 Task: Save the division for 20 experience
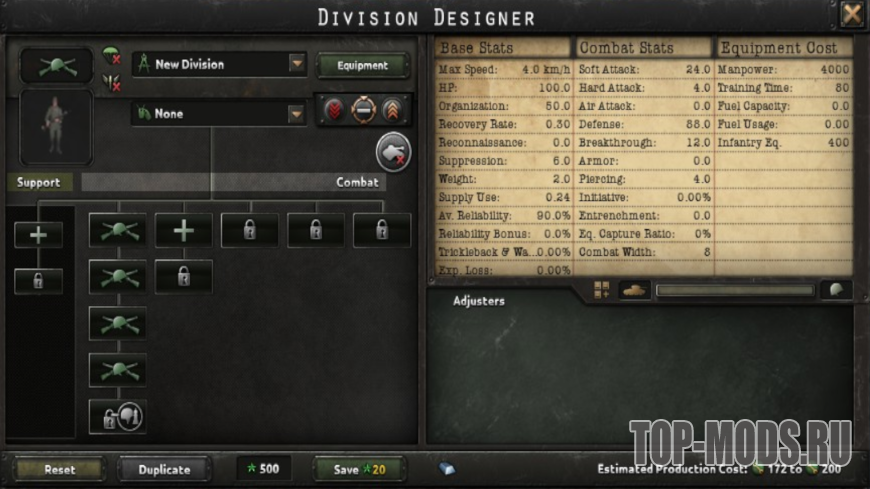pos(359,469)
